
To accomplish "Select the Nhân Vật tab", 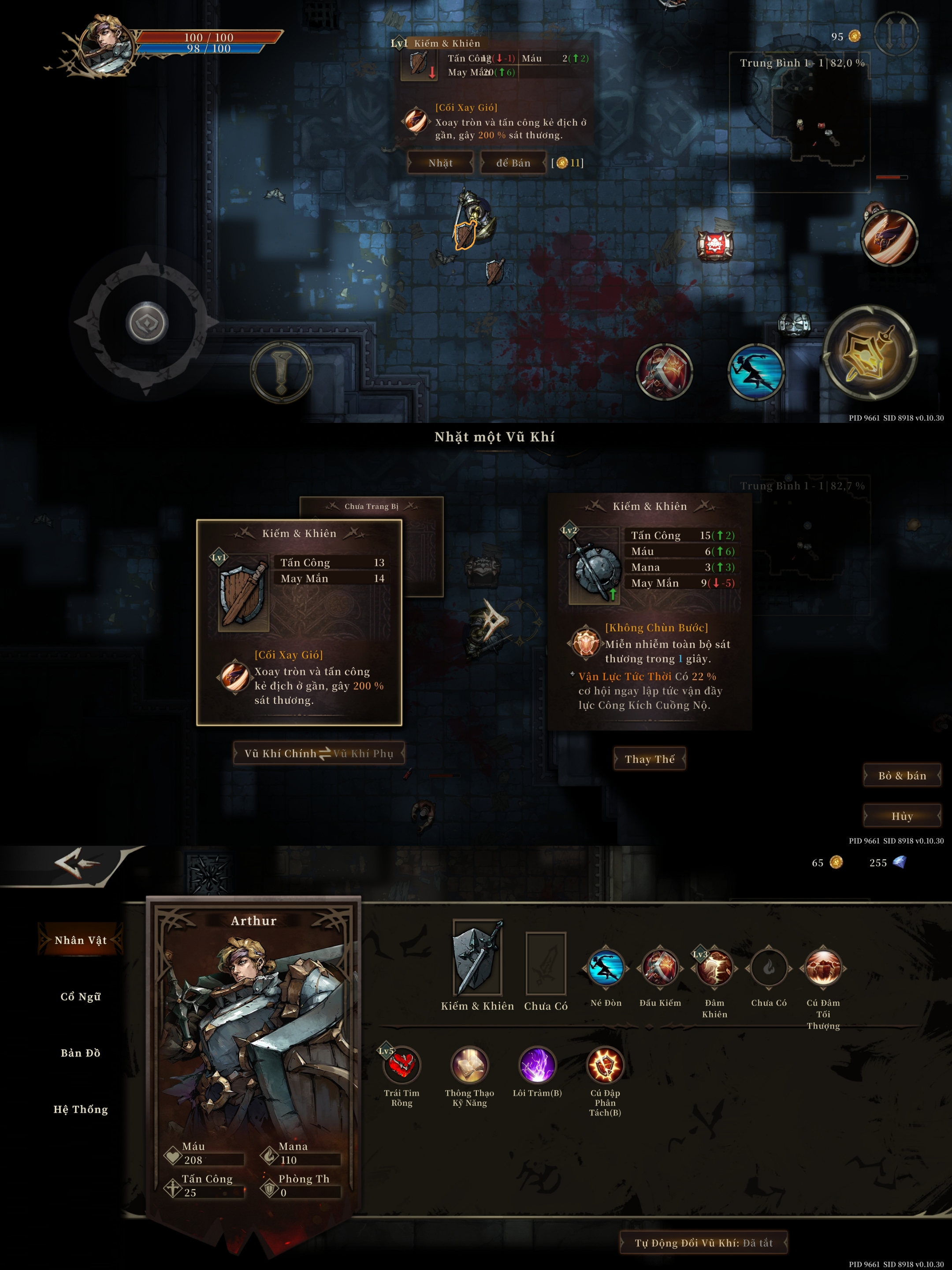I will click(x=80, y=940).
